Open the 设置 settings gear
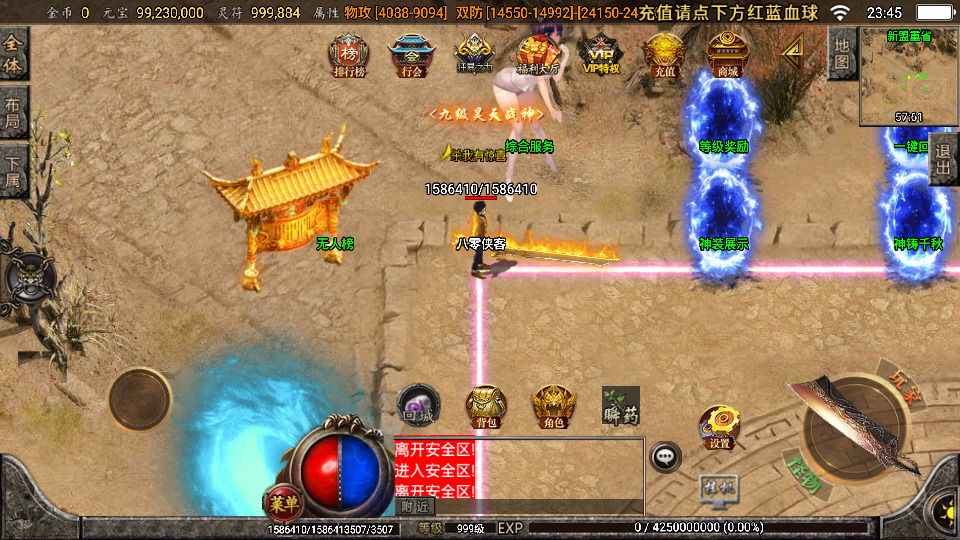 [x=719, y=427]
